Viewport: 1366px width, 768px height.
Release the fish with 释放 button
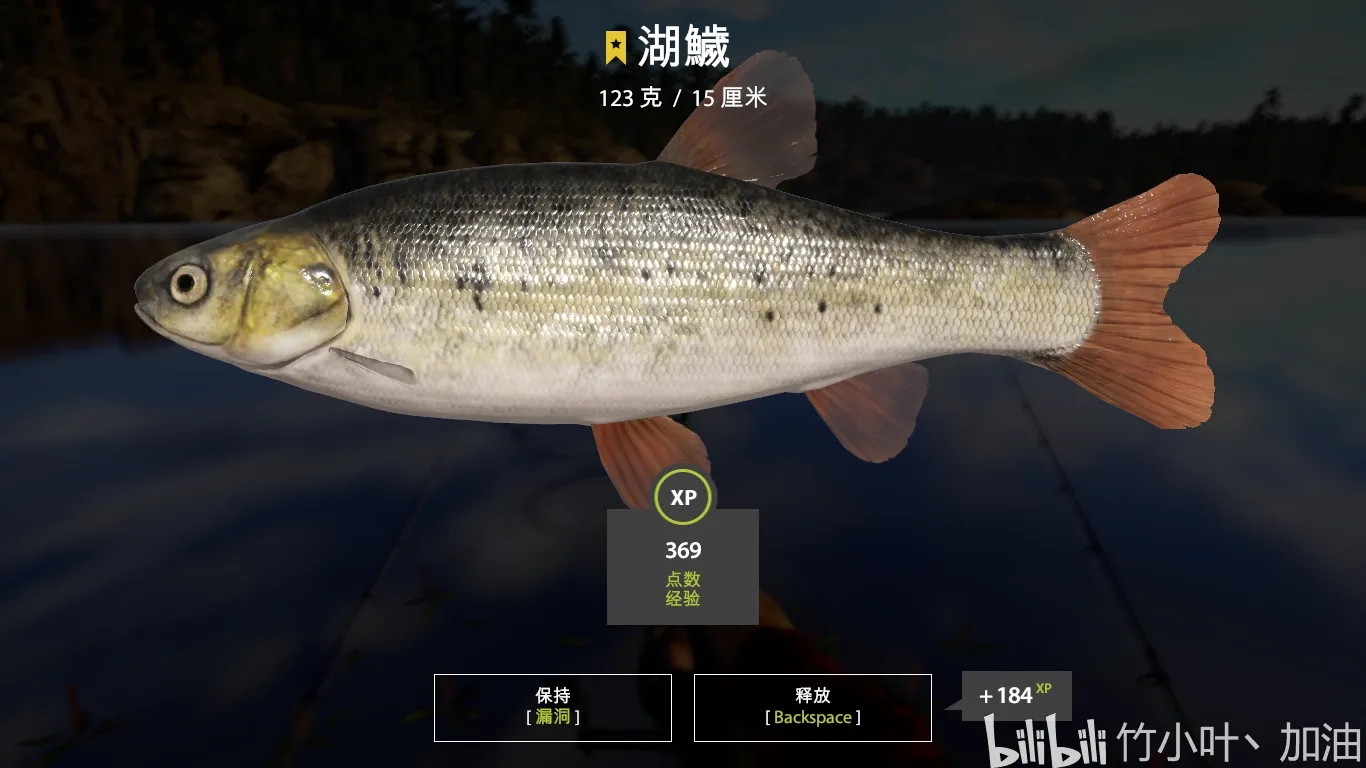click(812, 707)
